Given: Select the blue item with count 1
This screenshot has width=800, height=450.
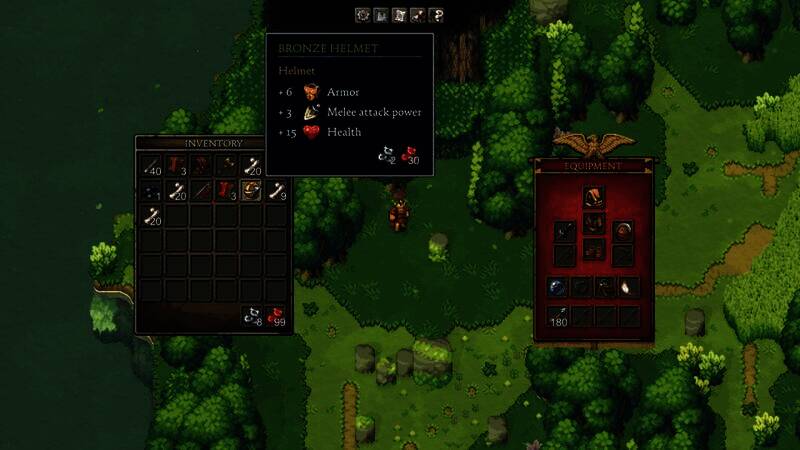Looking at the screenshot, I should [152, 190].
